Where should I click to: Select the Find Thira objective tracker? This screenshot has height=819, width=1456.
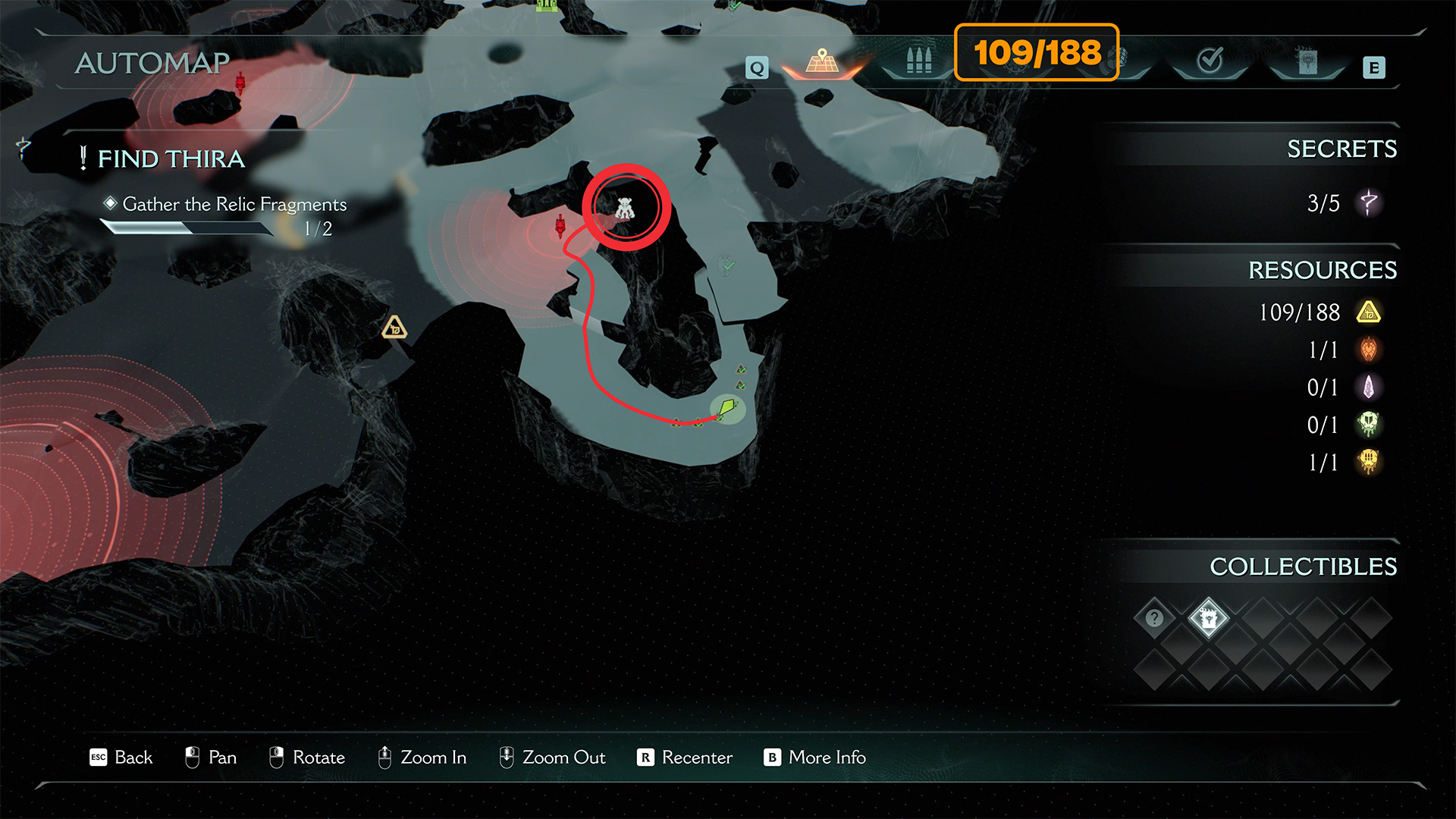click(x=171, y=158)
